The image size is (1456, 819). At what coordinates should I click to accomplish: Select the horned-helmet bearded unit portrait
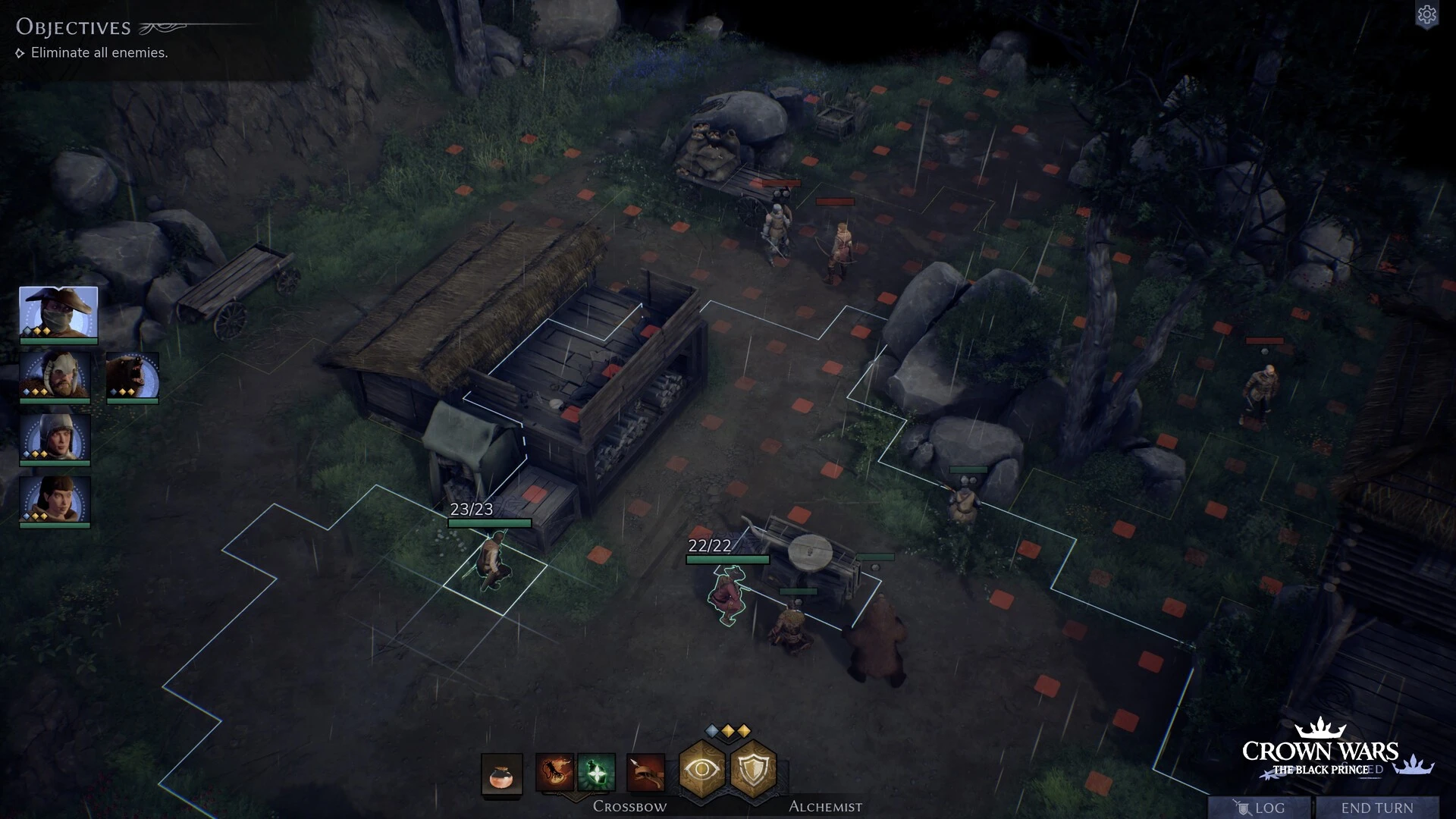point(55,375)
